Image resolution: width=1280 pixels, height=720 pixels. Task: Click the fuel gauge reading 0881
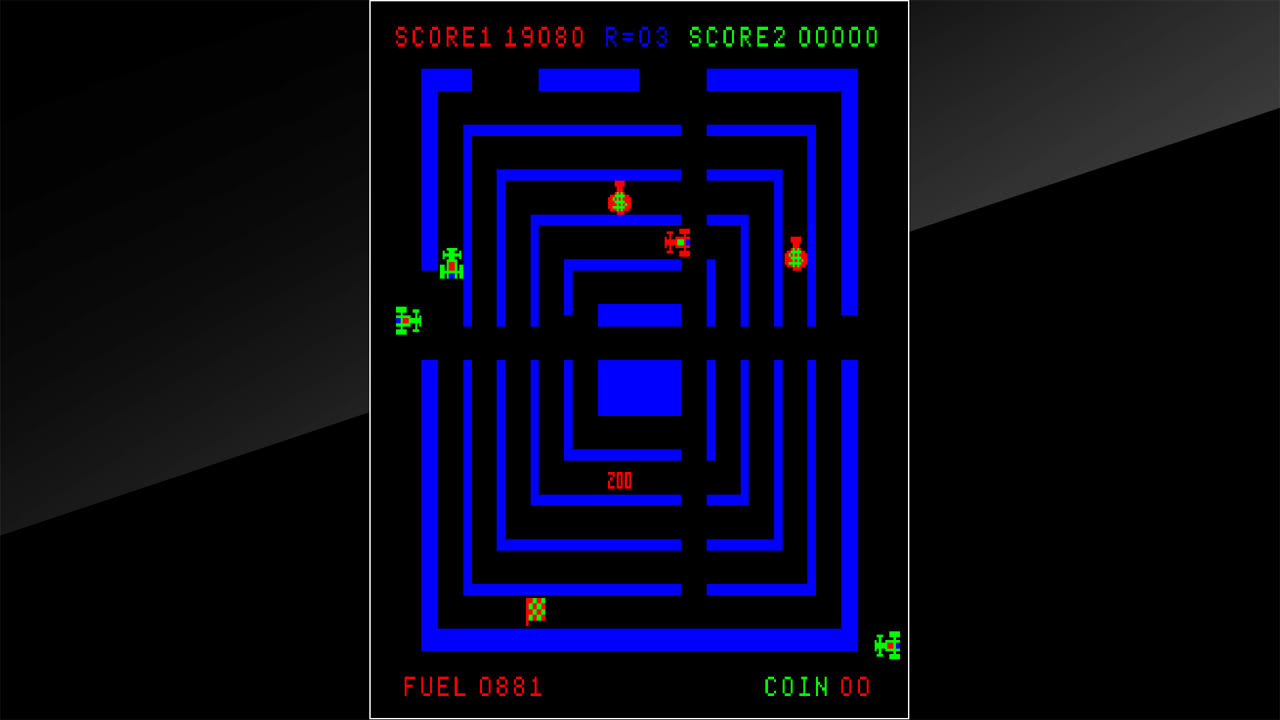click(513, 687)
